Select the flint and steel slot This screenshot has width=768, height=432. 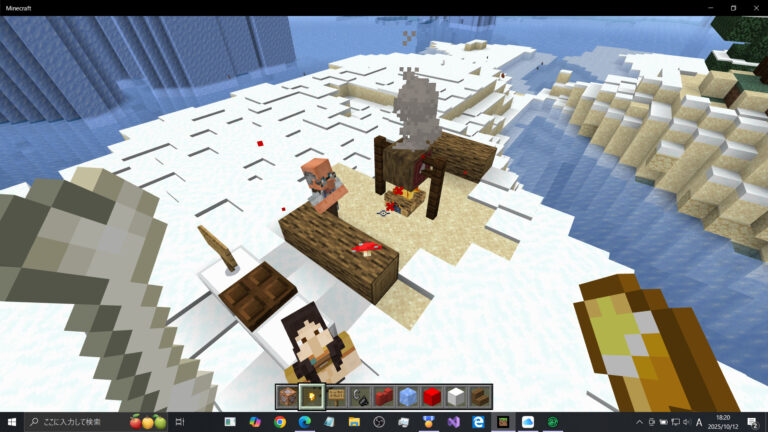[360, 397]
